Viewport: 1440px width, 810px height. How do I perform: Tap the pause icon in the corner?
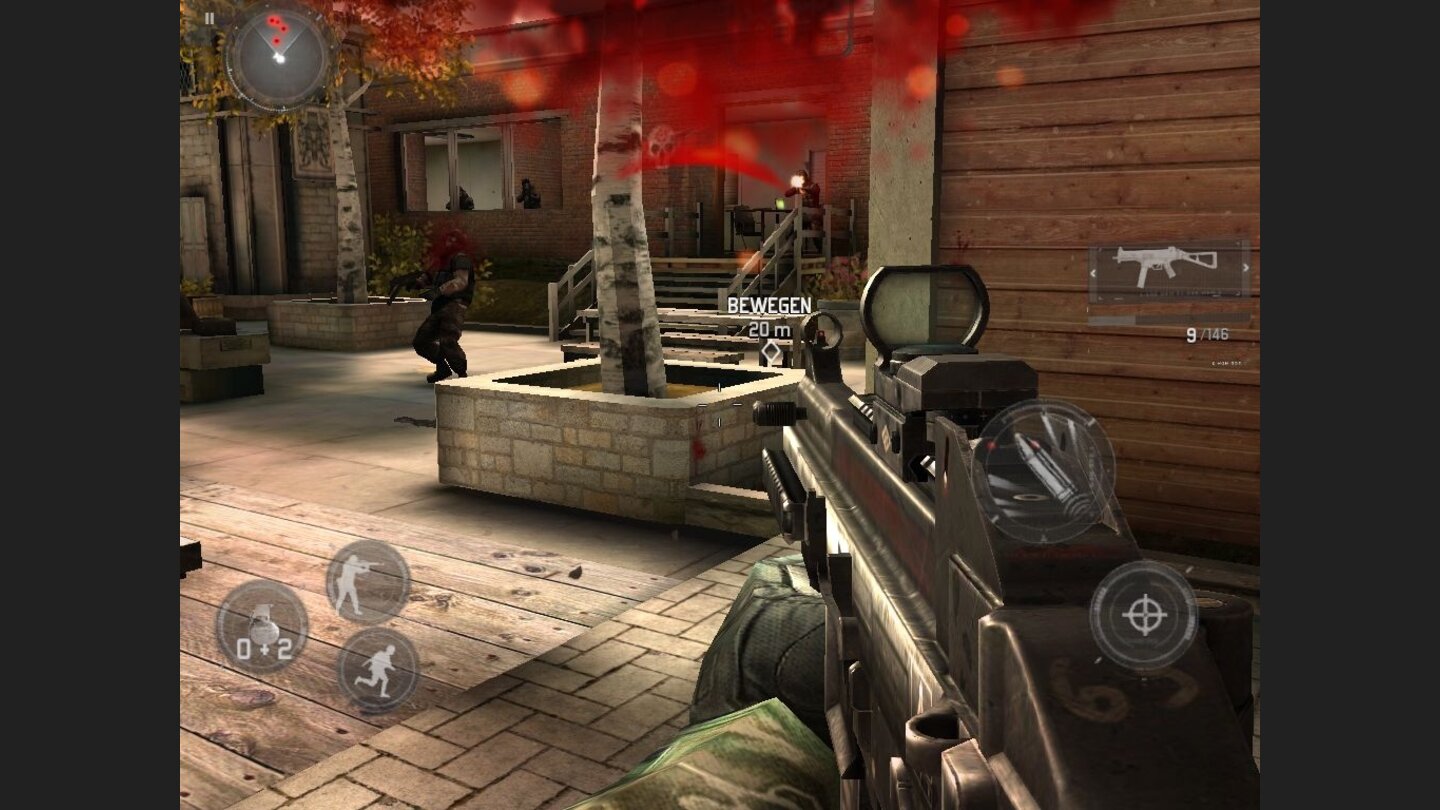[x=208, y=17]
